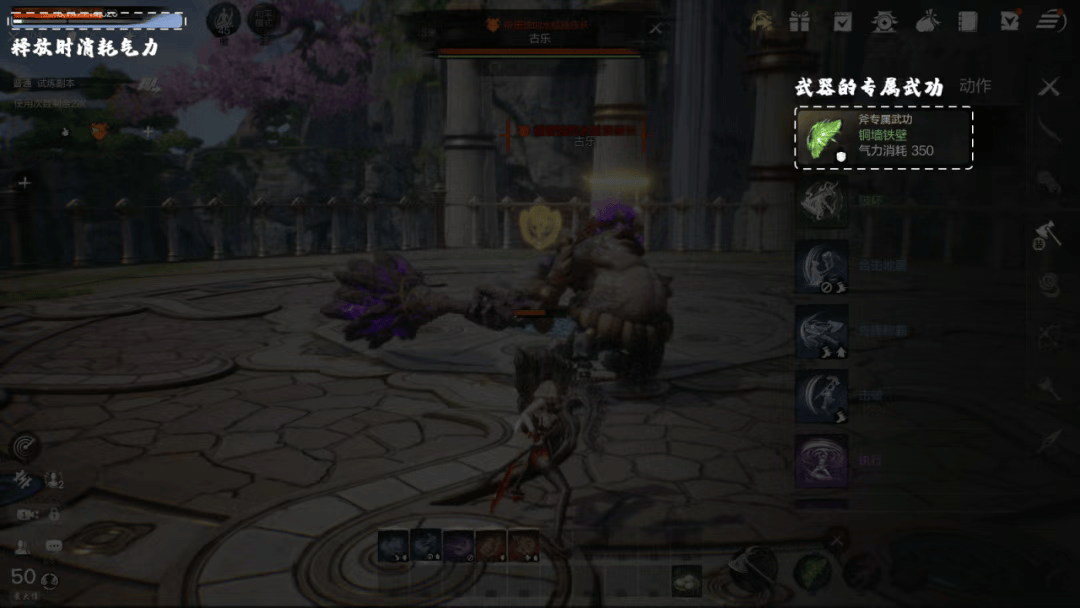Click the green leaf skill button
Image resolution: width=1080 pixels, height=608 pixels.
point(811,573)
